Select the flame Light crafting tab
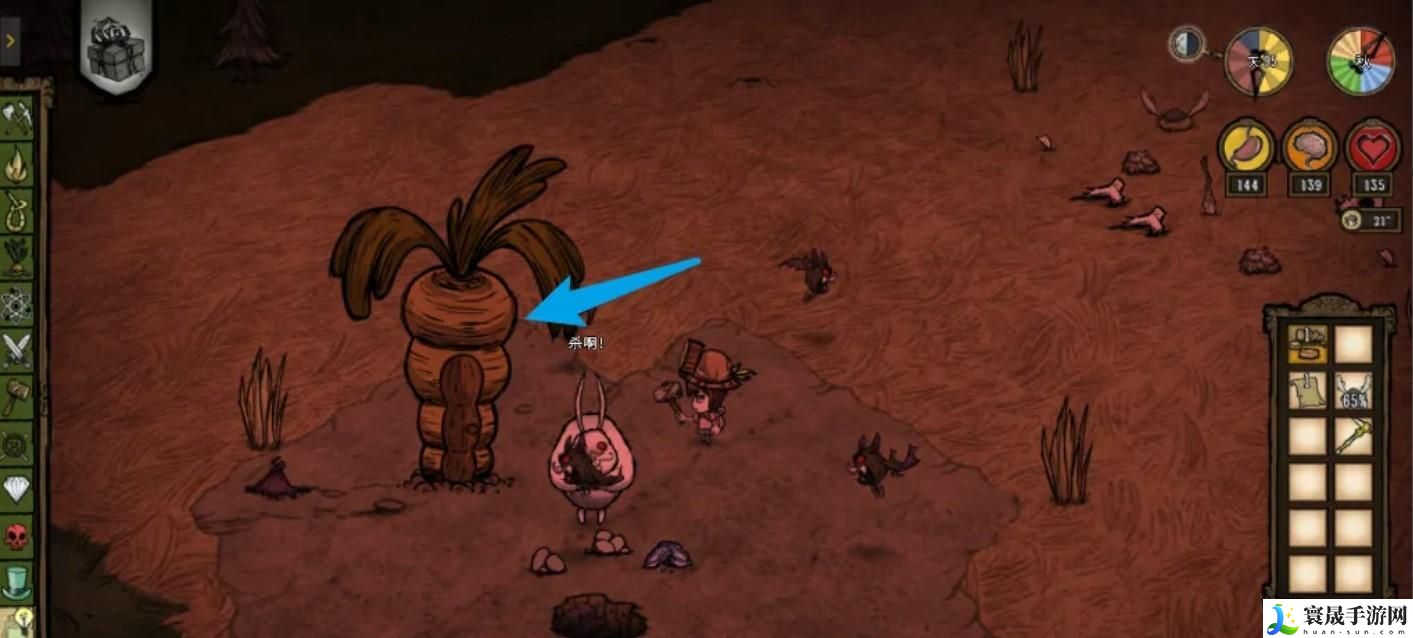Viewport: 1413px width, 638px height. [17, 163]
